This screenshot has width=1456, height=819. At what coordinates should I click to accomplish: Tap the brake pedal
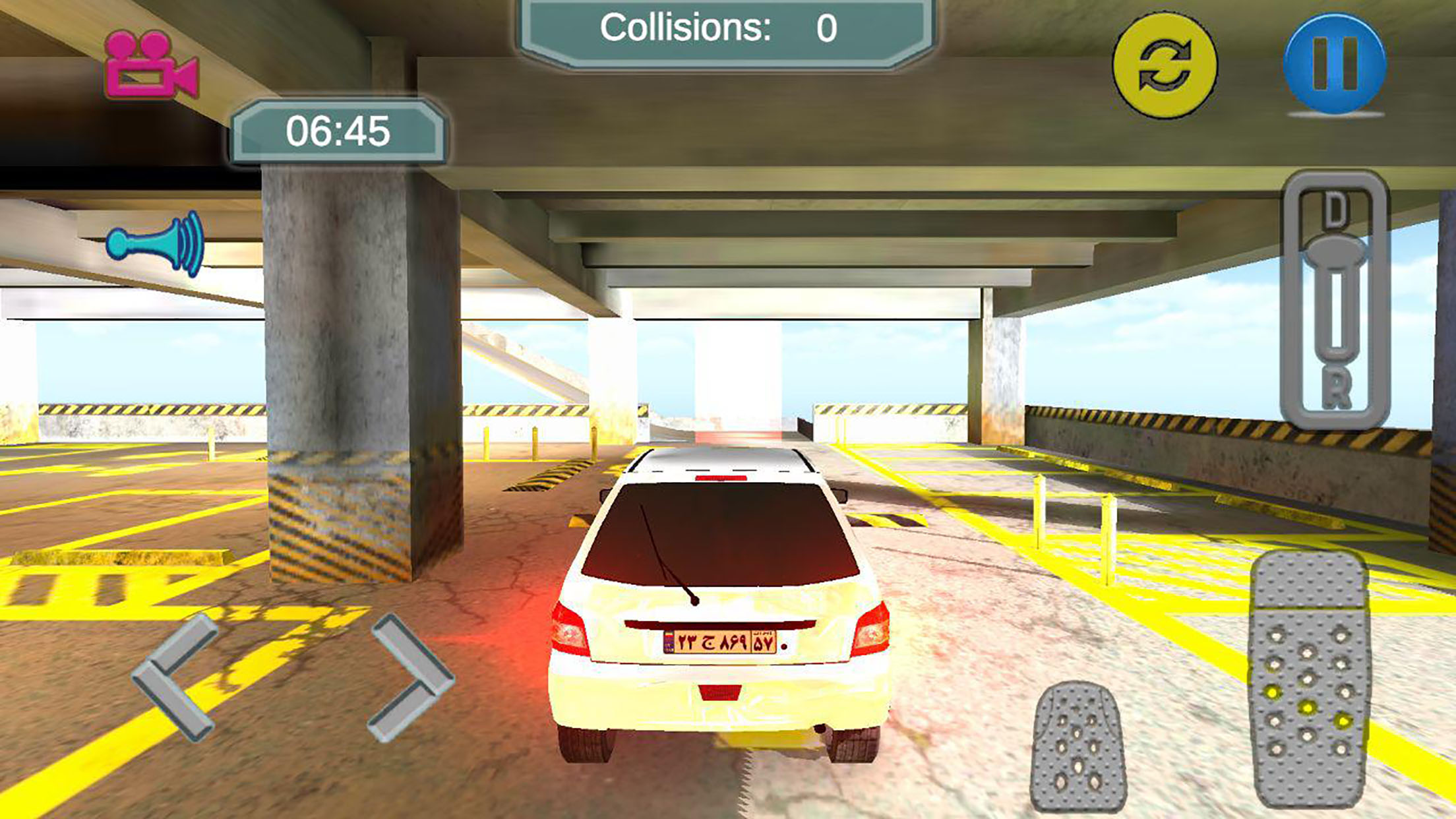click(1077, 748)
